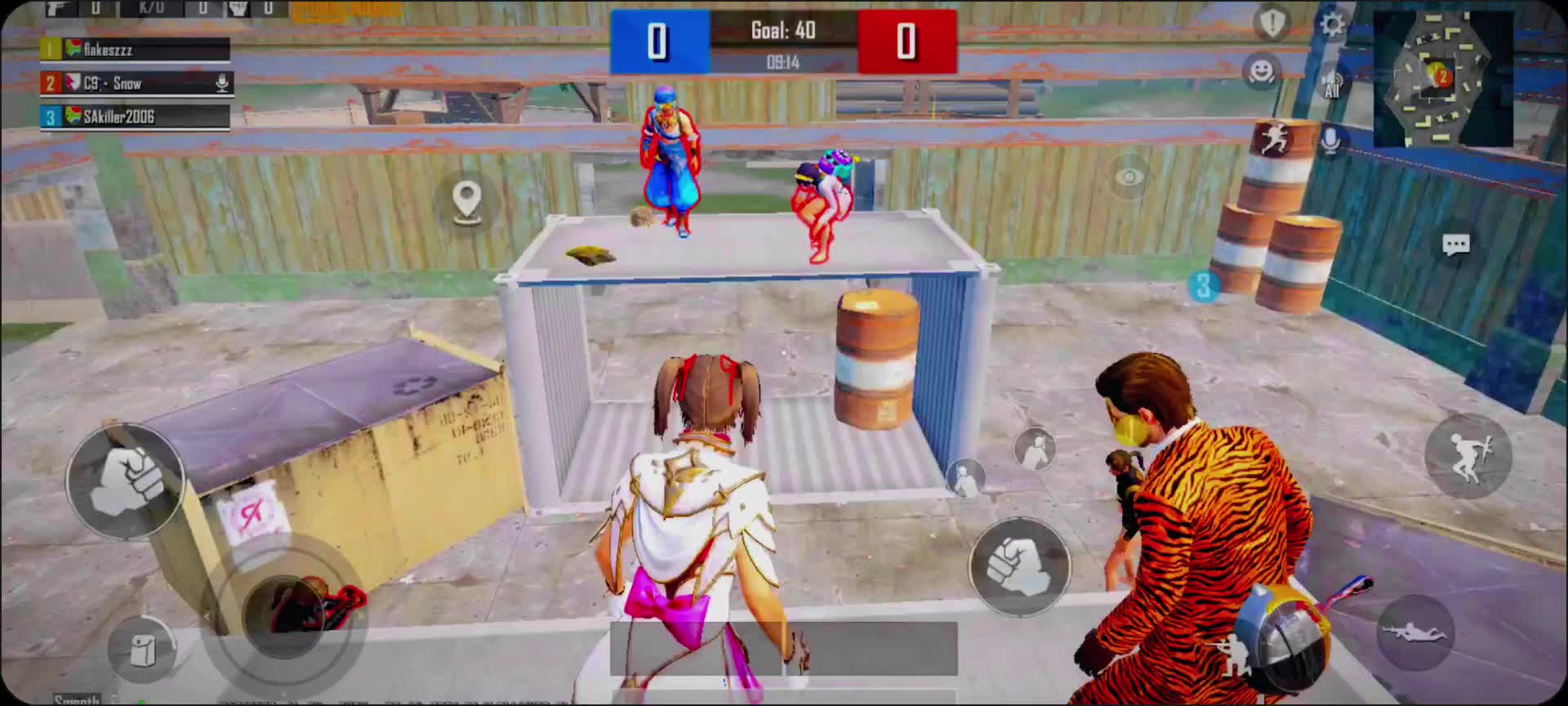Image resolution: width=1568 pixels, height=706 pixels.
Task: Tap the shield report icon
Action: [x=1272, y=23]
